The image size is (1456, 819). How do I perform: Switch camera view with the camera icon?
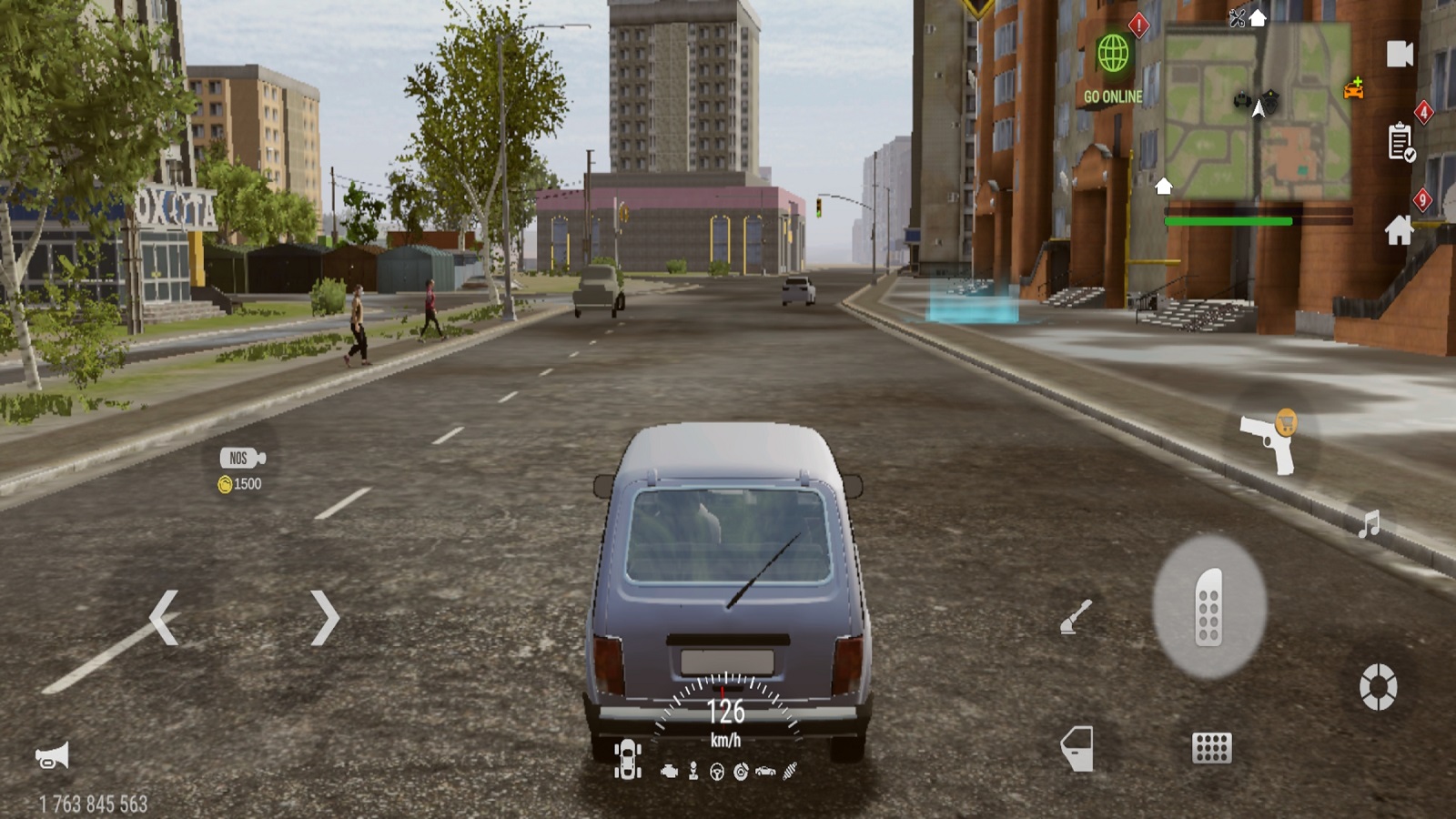[1400, 54]
